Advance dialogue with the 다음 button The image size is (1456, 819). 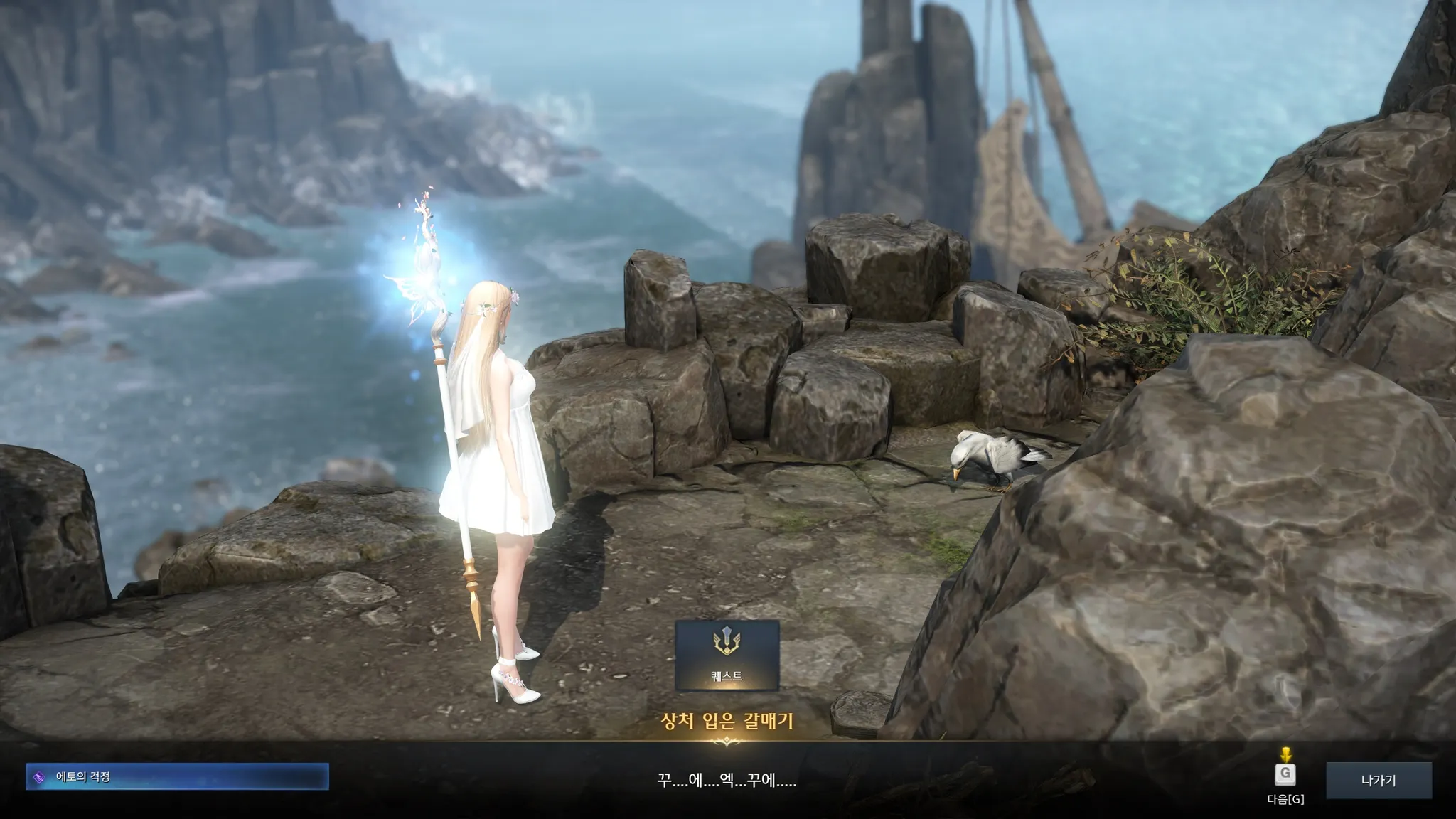[1285, 774]
